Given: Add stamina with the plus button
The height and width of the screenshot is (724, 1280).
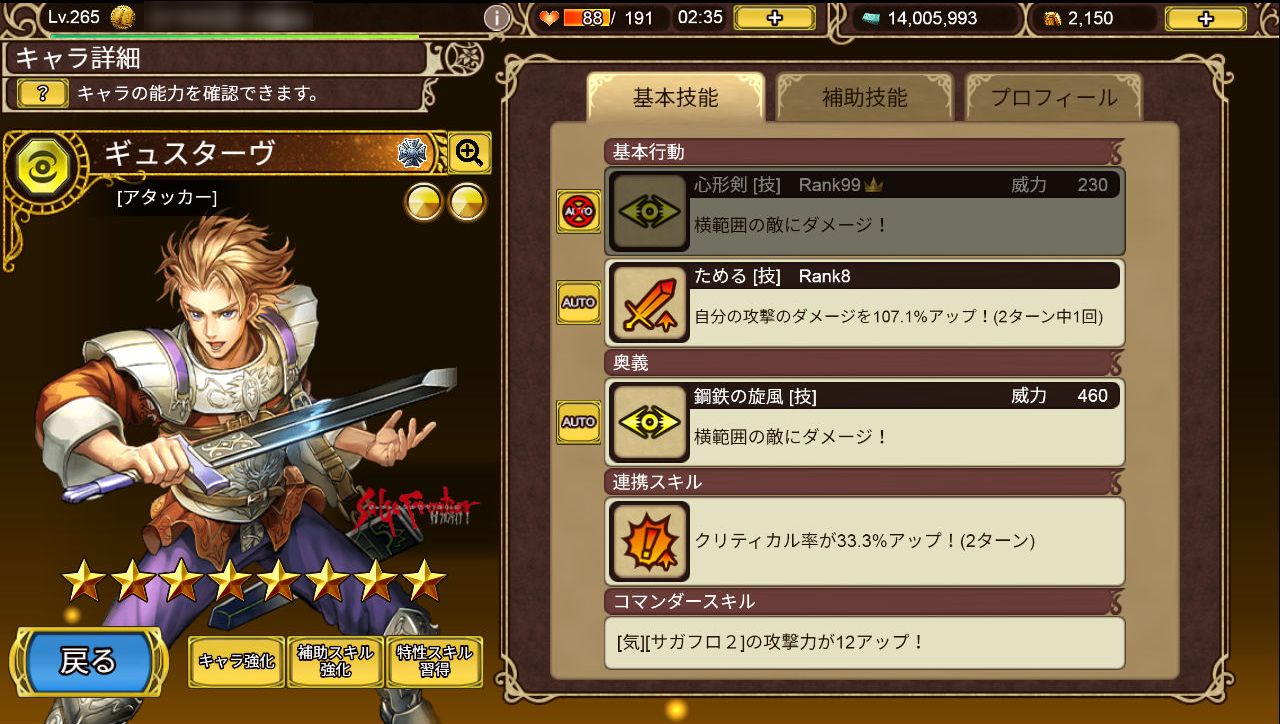Looking at the screenshot, I should click(x=774, y=18).
